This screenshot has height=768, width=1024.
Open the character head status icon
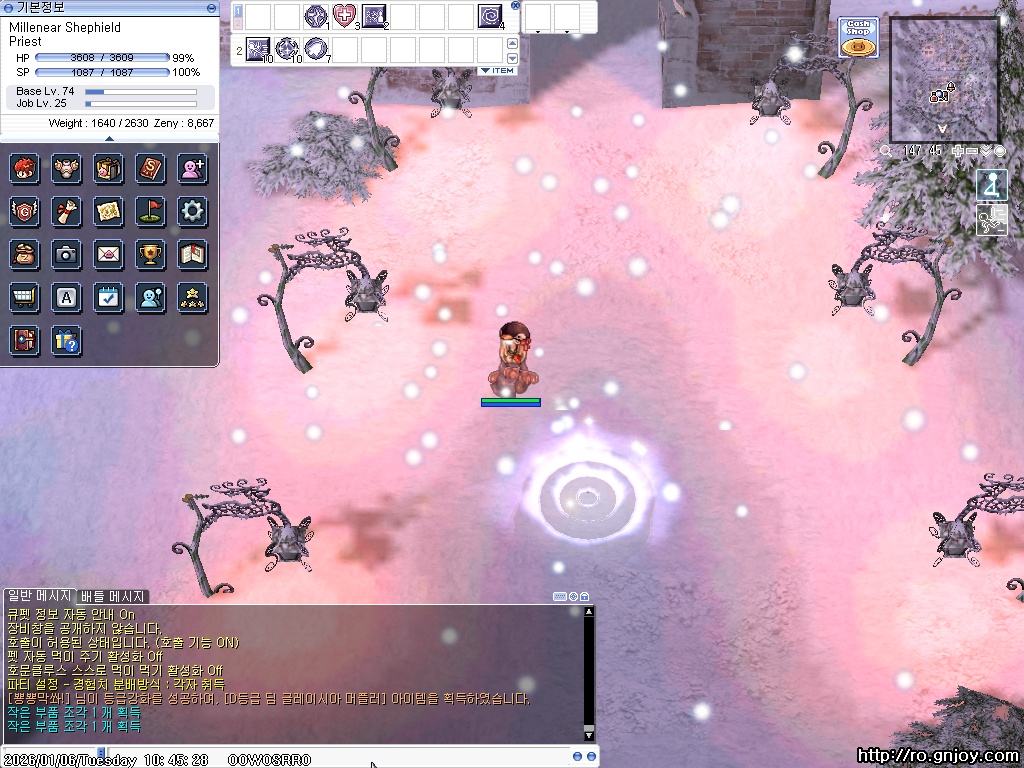point(24,169)
